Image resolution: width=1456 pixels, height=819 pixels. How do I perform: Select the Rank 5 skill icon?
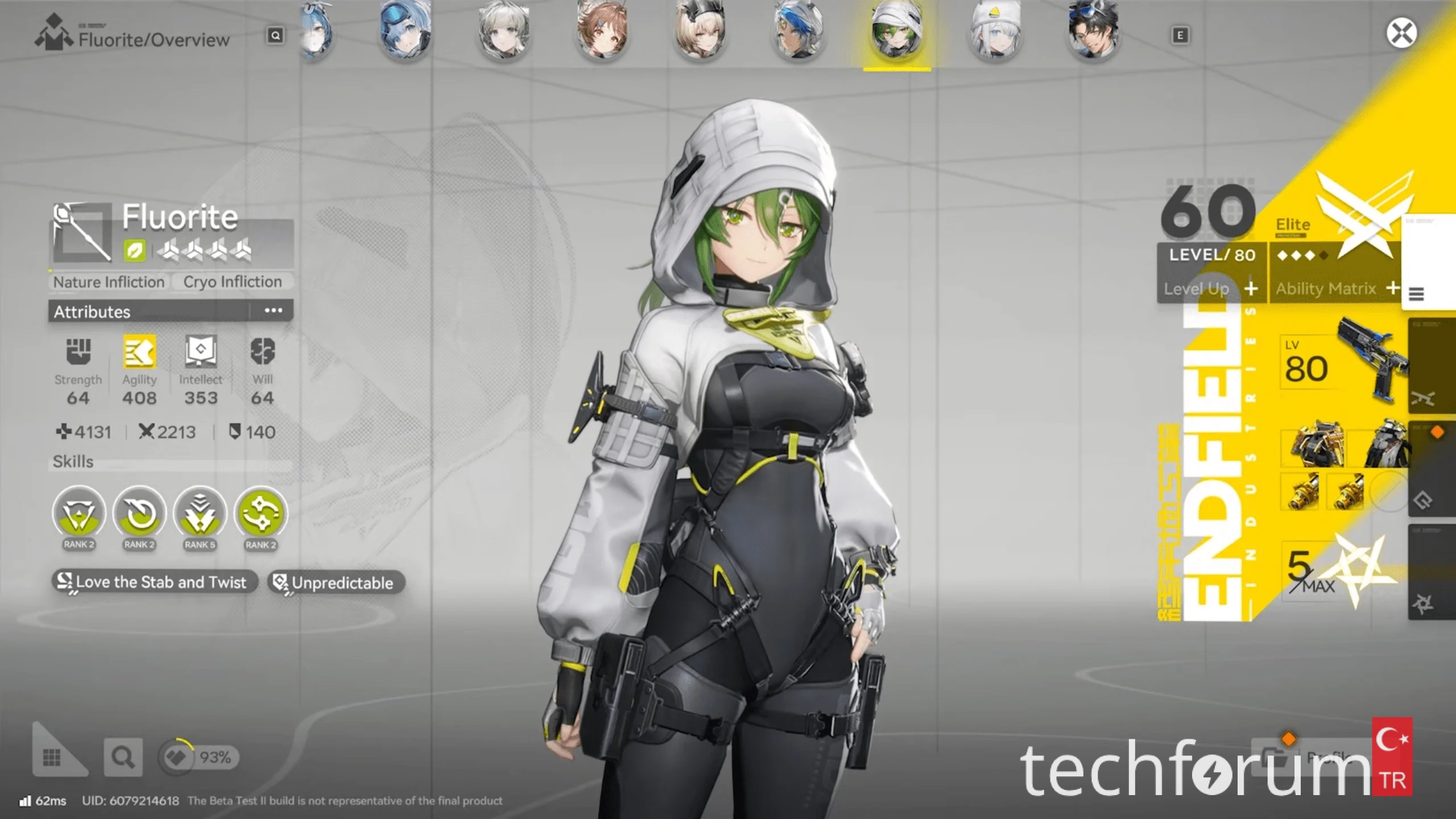[200, 513]
